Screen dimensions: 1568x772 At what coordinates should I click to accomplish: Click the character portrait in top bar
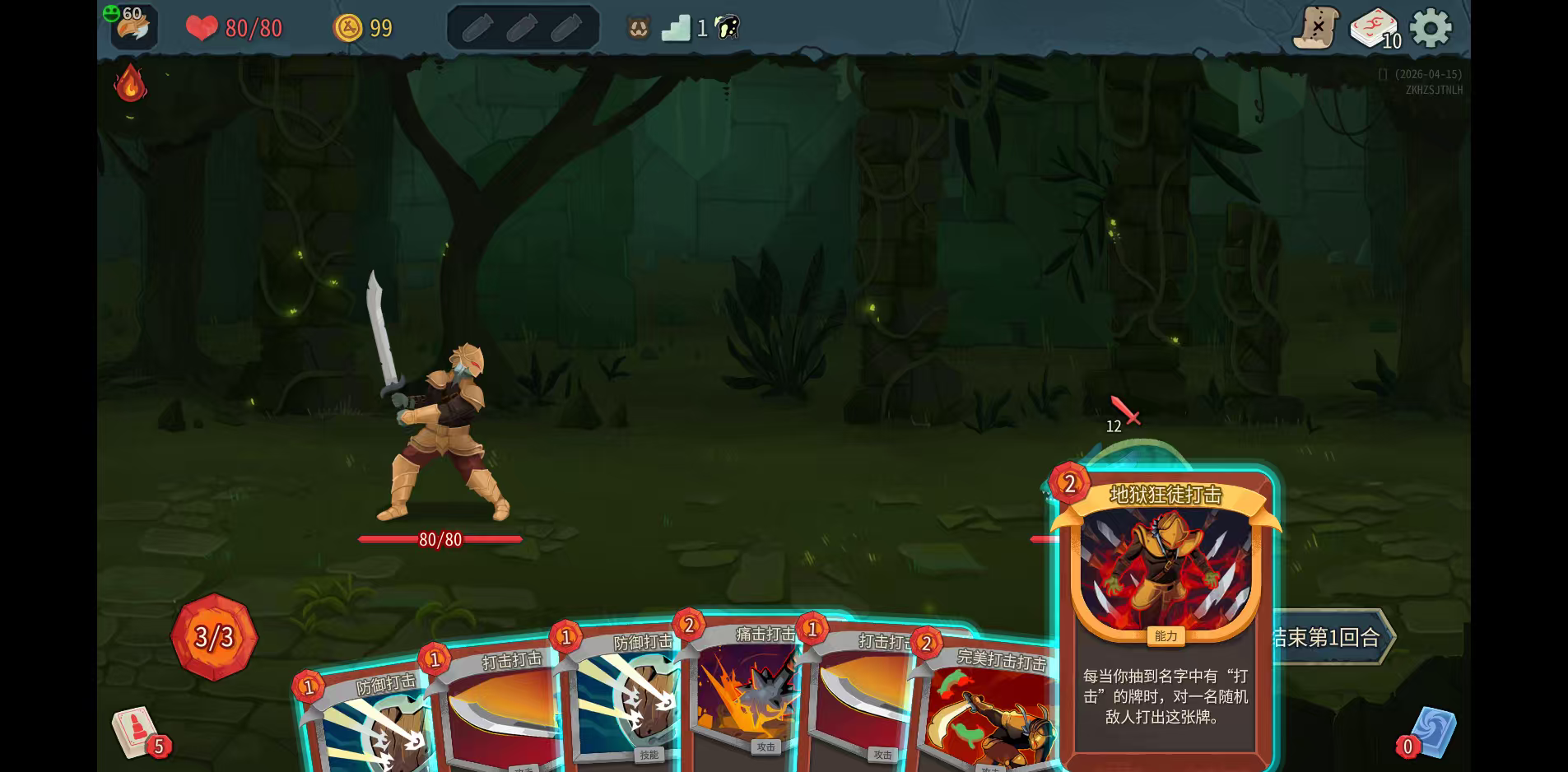click(133, 28)
